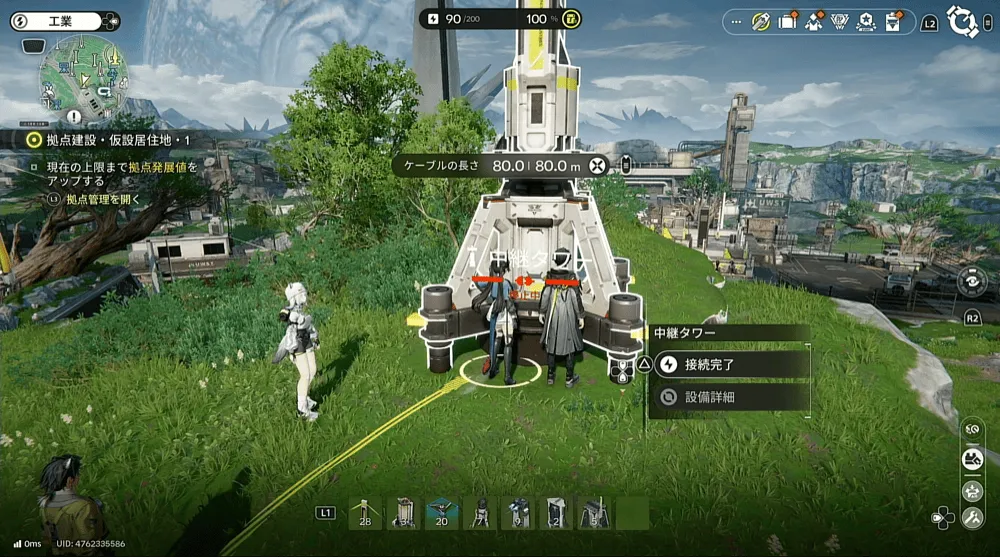This screenshot has width=1000, height=557.
Task: Open 設備詳細 for the relay tower
Action: [730, 397]
